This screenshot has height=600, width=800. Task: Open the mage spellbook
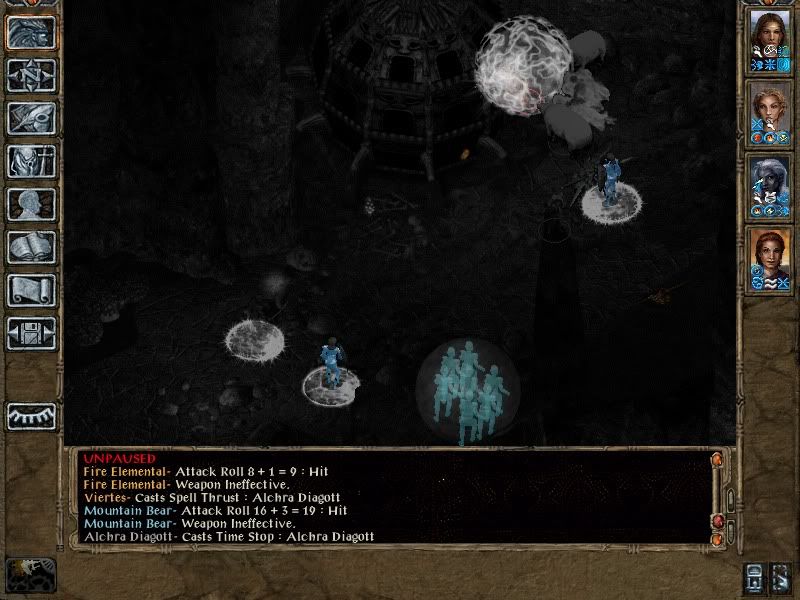click(x=31, y=247)
